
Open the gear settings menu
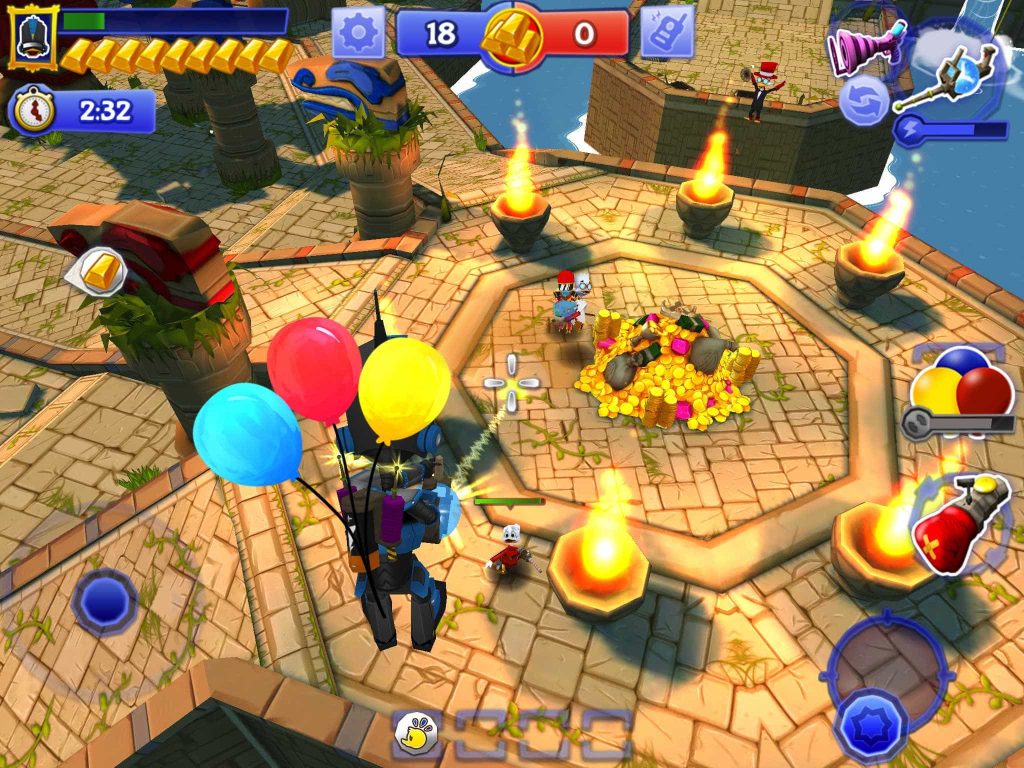pos(359,35)
